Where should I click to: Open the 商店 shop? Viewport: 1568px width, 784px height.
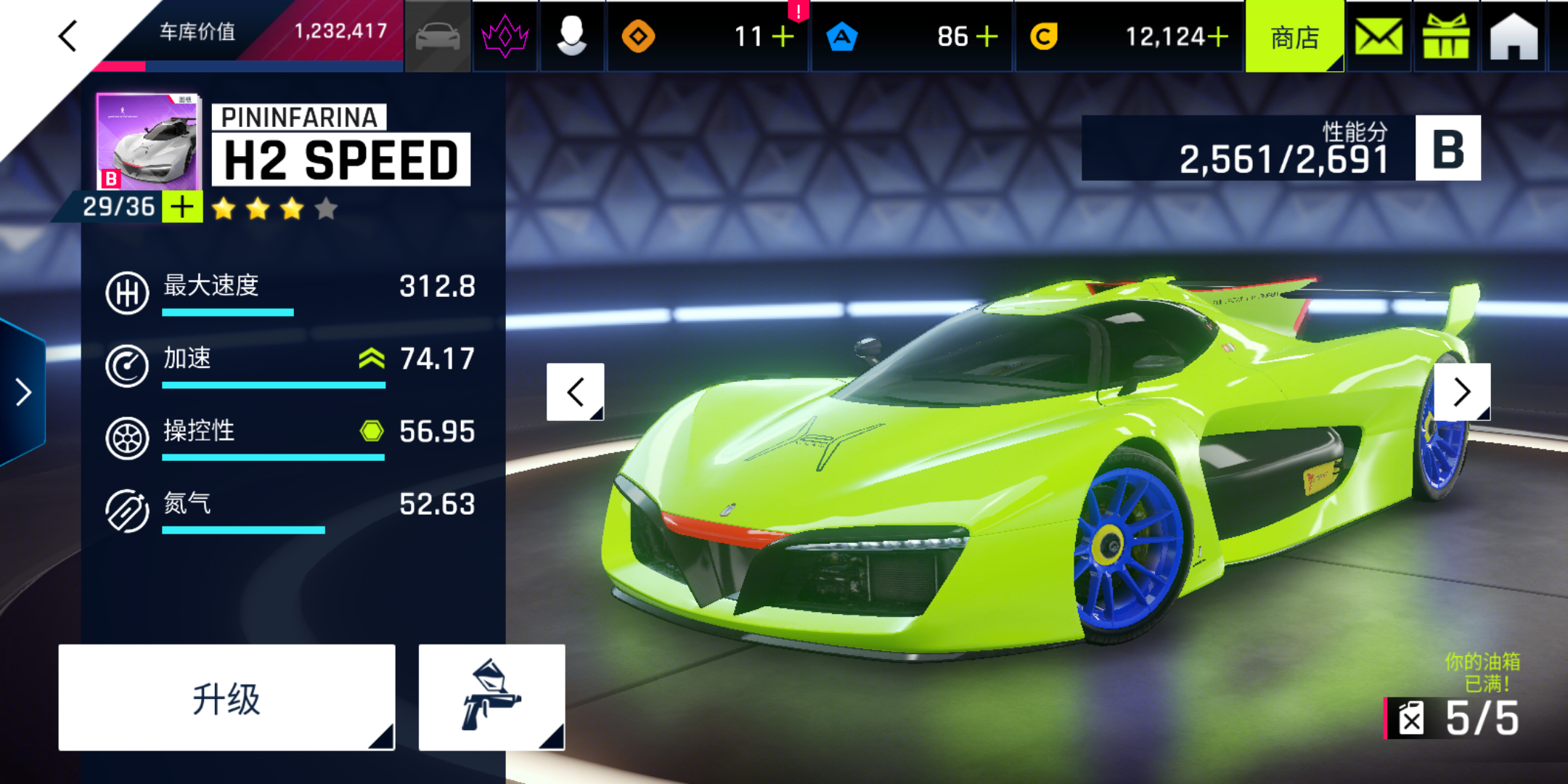tap(1294, 36)
